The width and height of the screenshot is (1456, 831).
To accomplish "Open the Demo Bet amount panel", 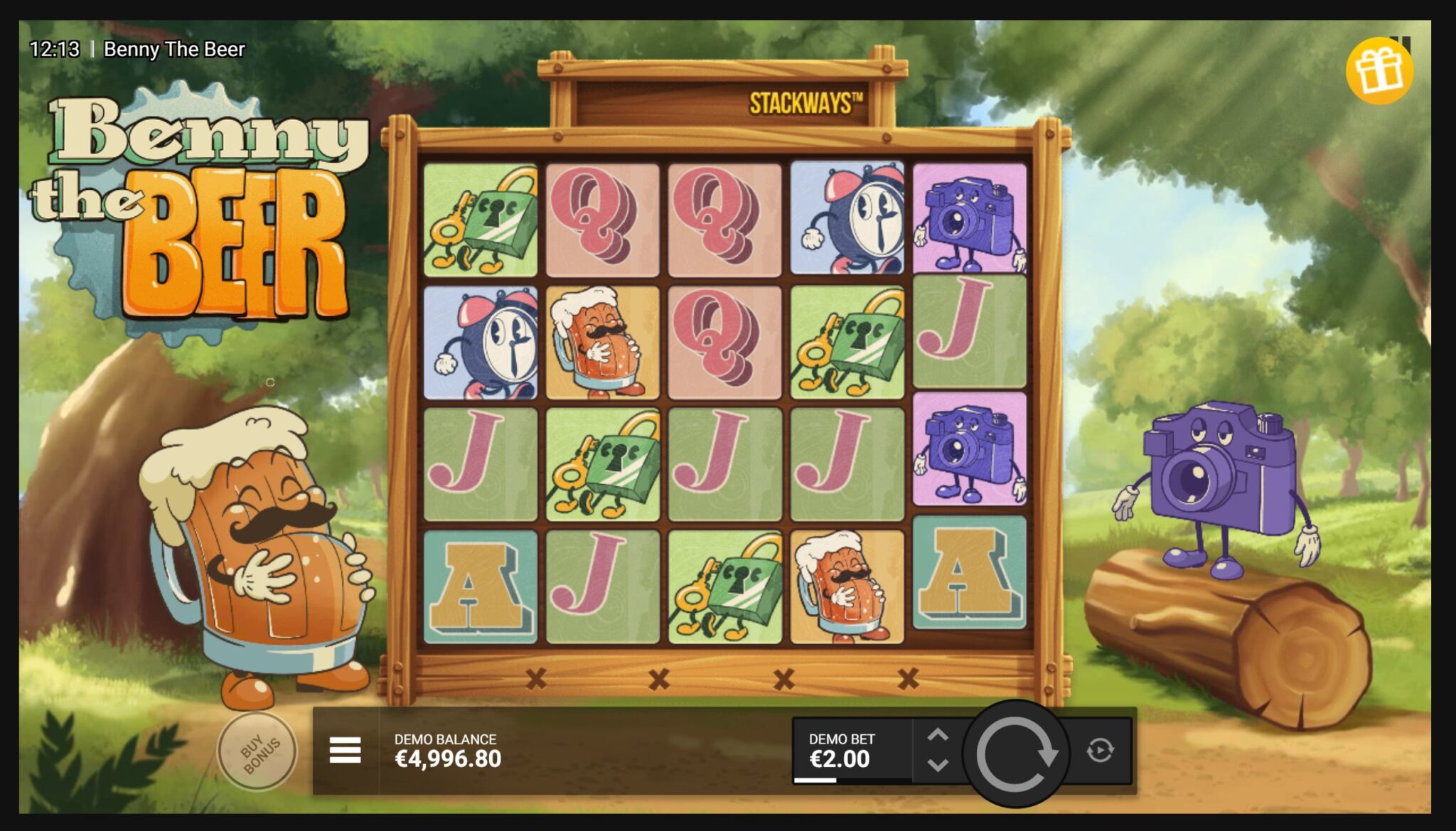I will 852,751.
